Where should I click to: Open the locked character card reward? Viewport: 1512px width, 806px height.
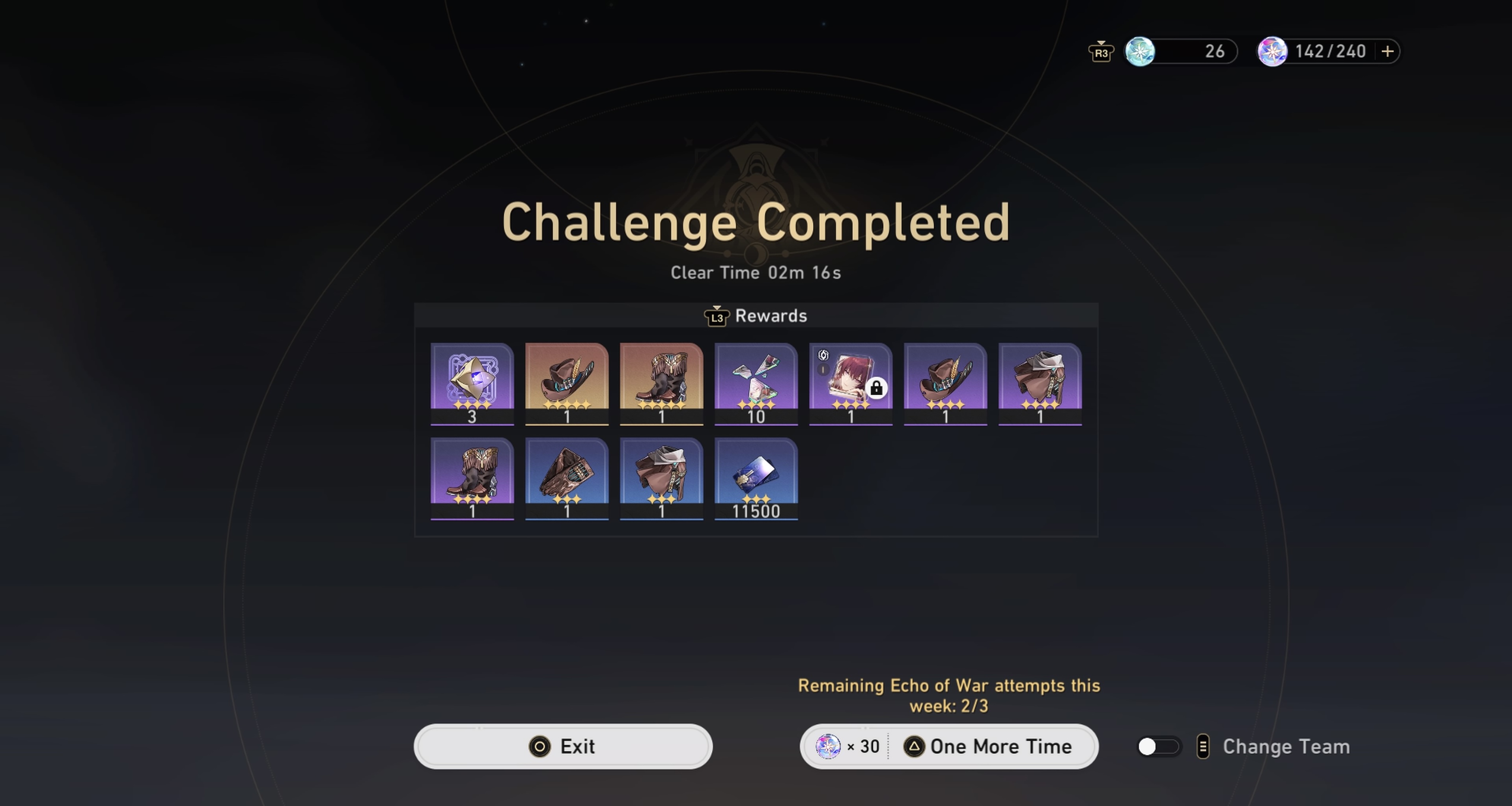point(851,384)
